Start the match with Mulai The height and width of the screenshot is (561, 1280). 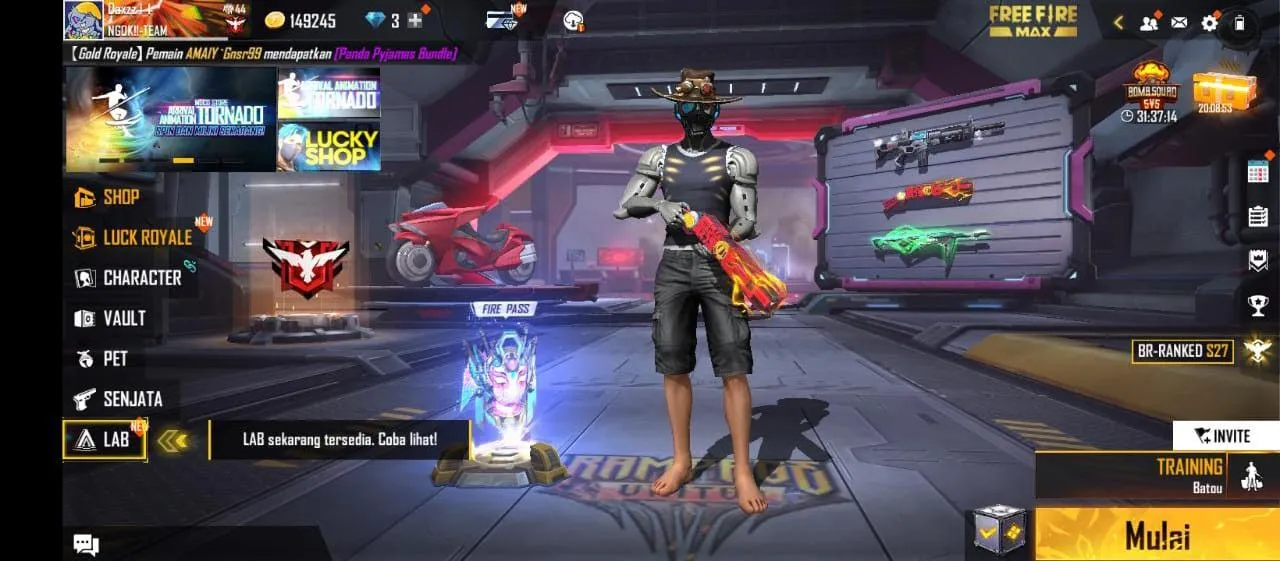pyautogui.click(x=1157, y=534)
